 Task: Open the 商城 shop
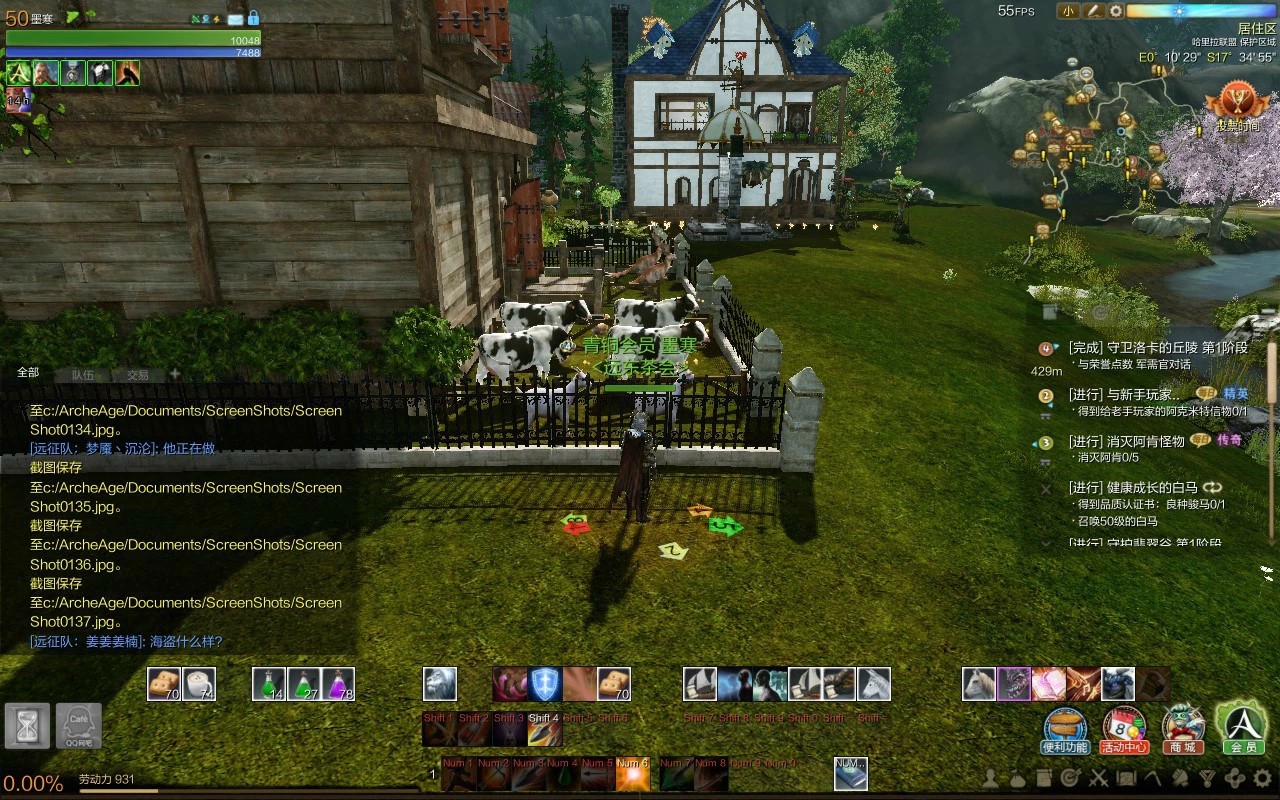1183,727
